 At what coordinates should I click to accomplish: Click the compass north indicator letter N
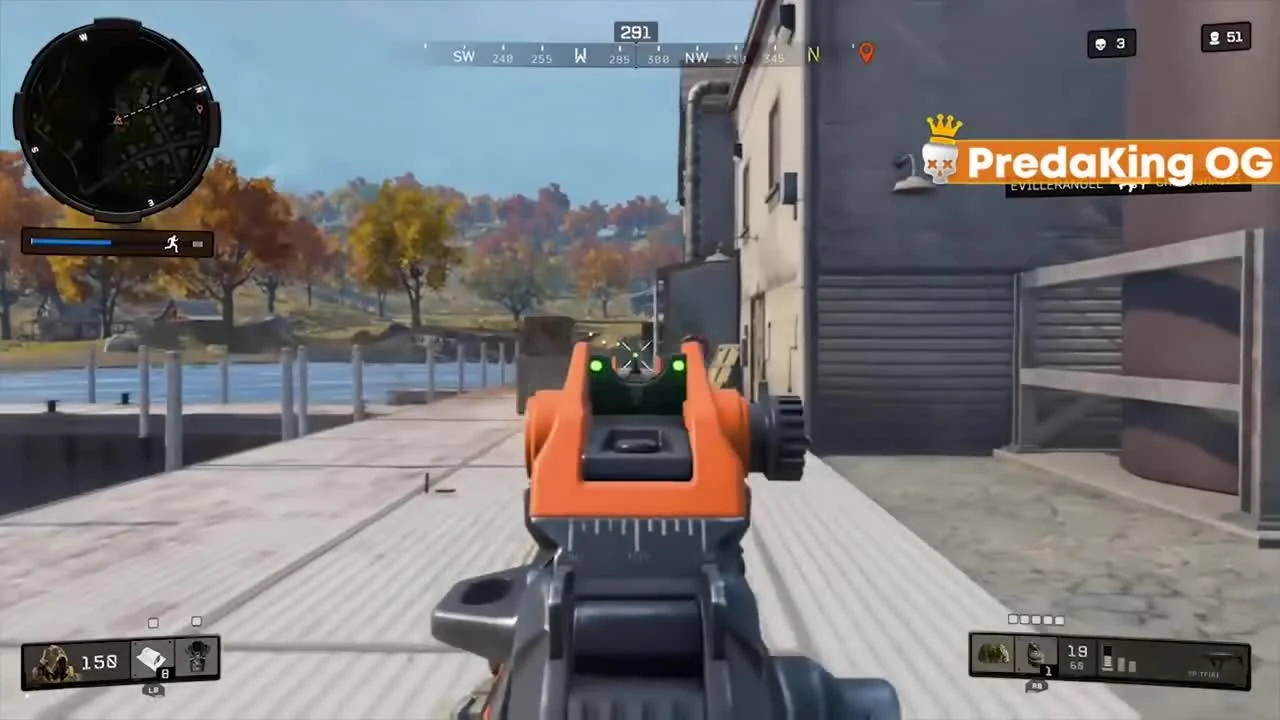coord(812,56)
